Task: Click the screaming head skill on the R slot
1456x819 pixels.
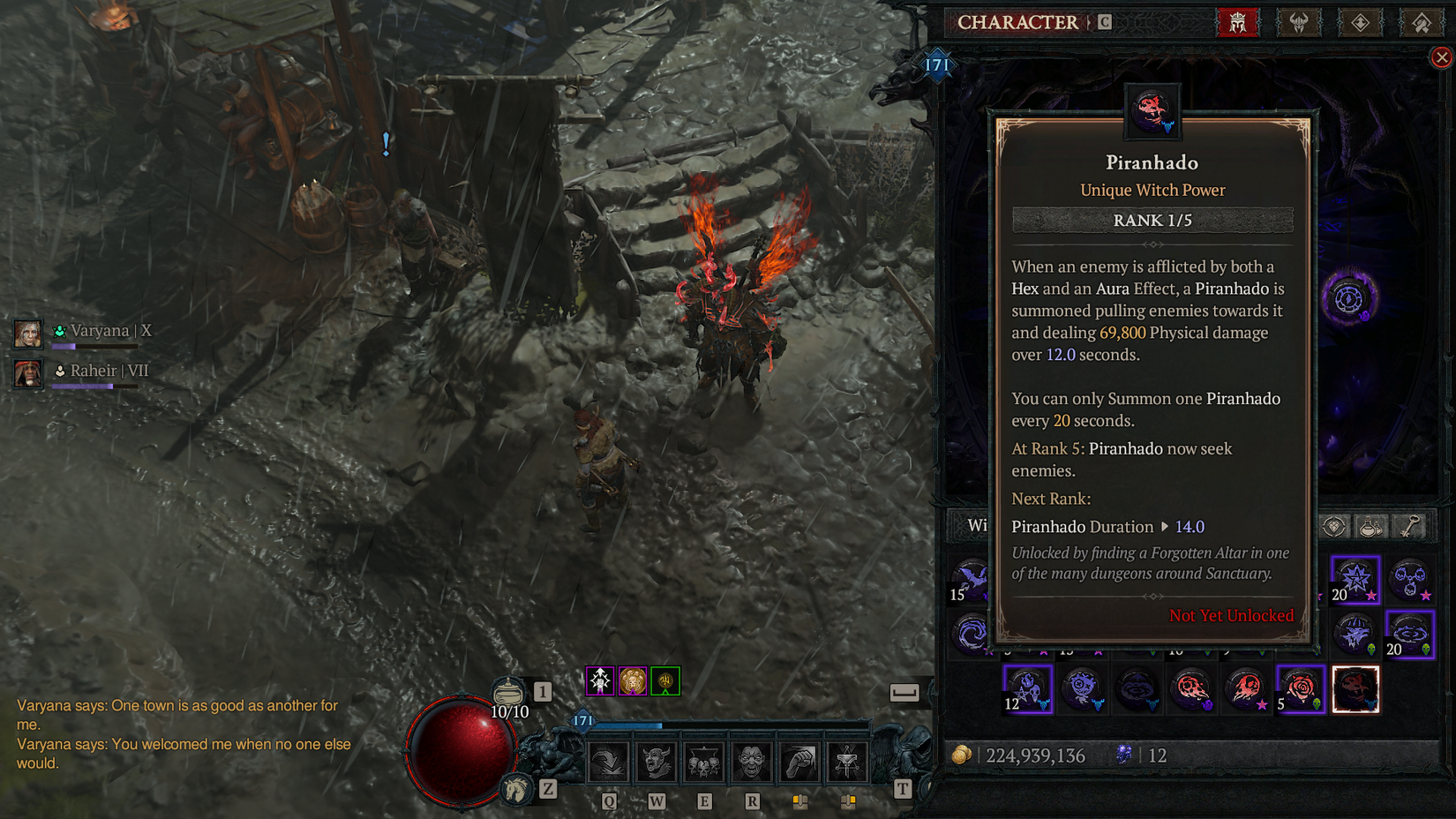Action: [x=751, y=763]
